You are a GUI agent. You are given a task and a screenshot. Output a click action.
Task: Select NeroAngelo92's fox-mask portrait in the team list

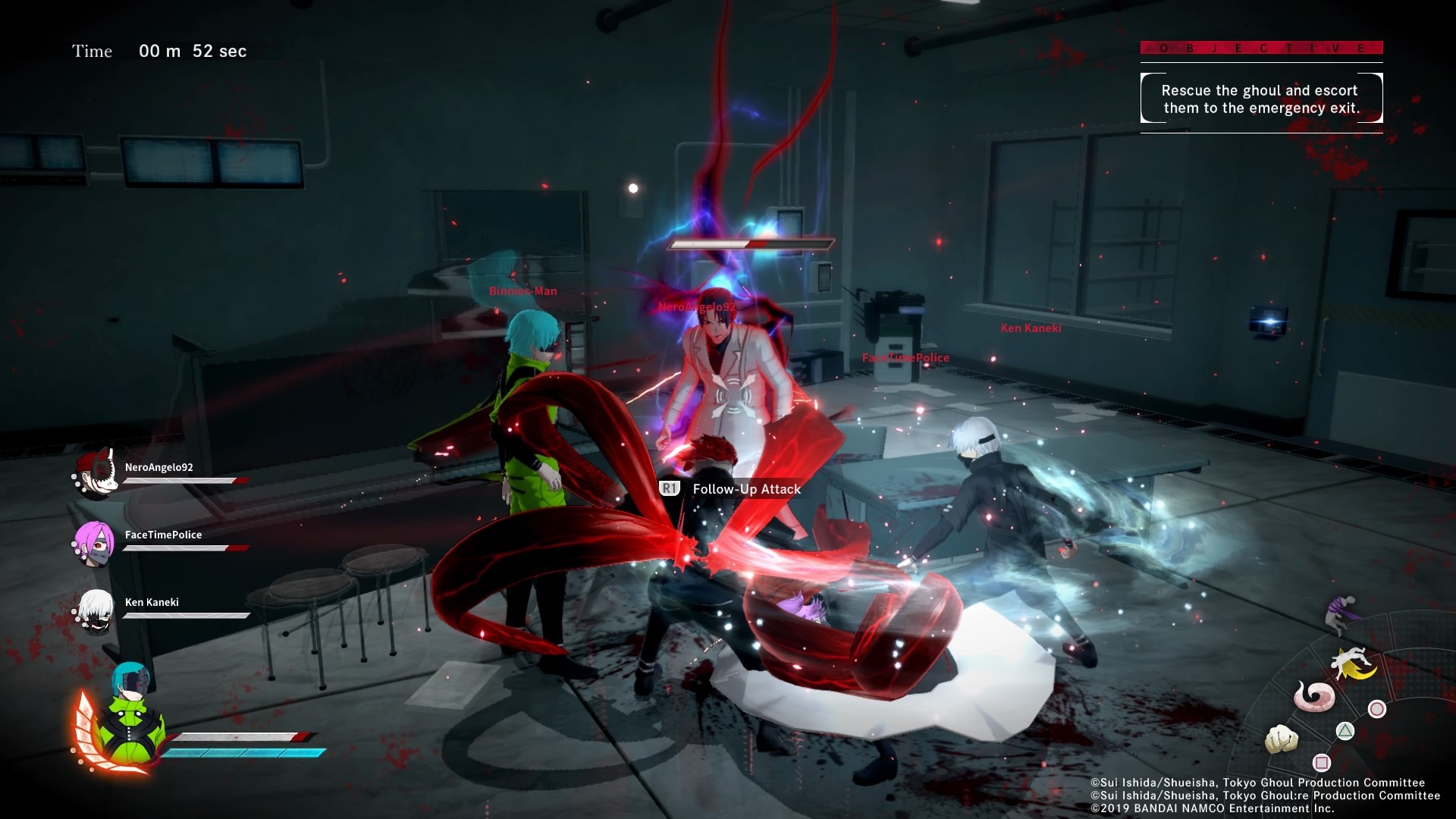tap(97, 473)
